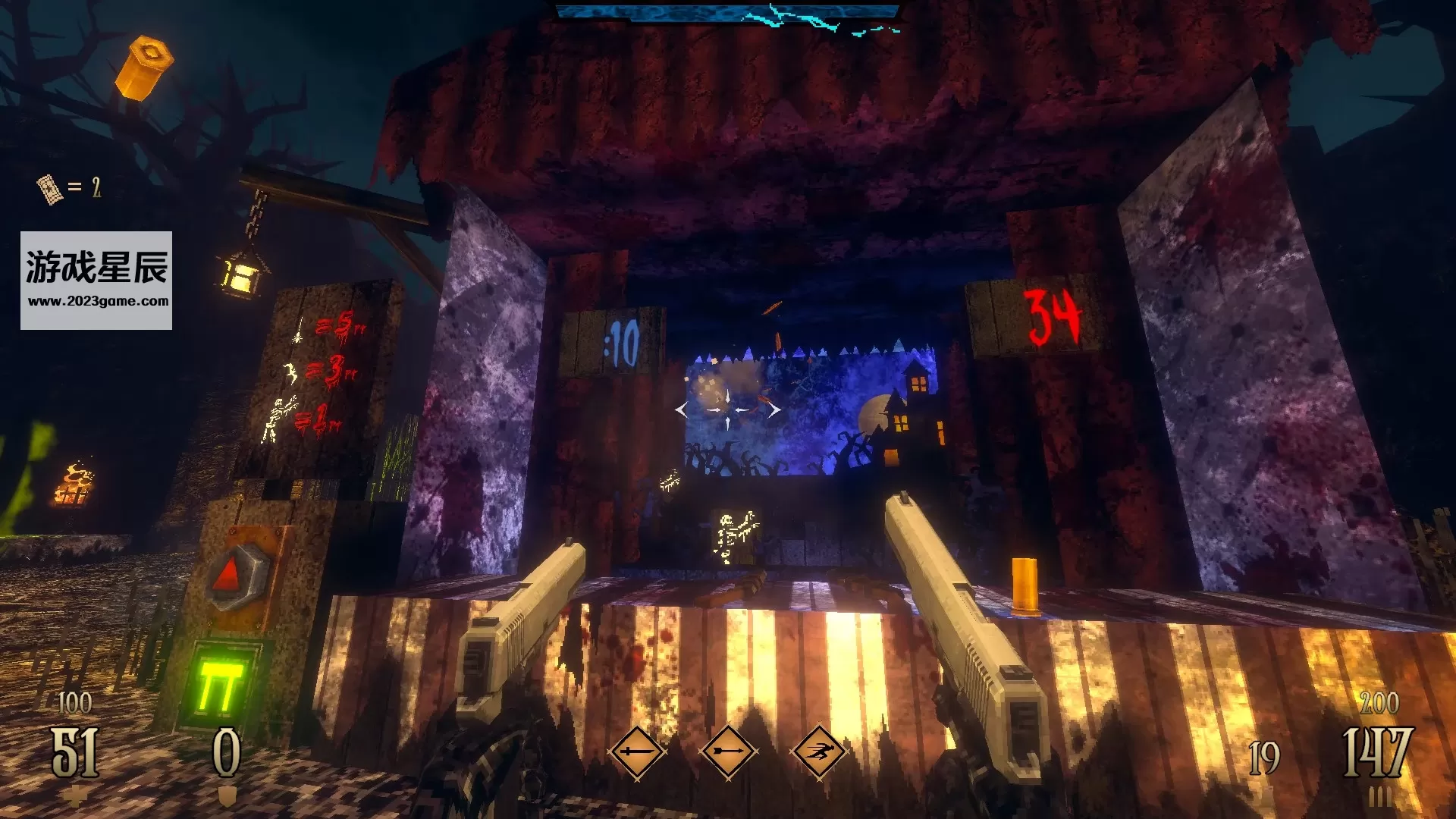The width and height of the screenshot is (1456, 819).
Task: Click the ticket counter icon
Action: click(x=49, y=188)
